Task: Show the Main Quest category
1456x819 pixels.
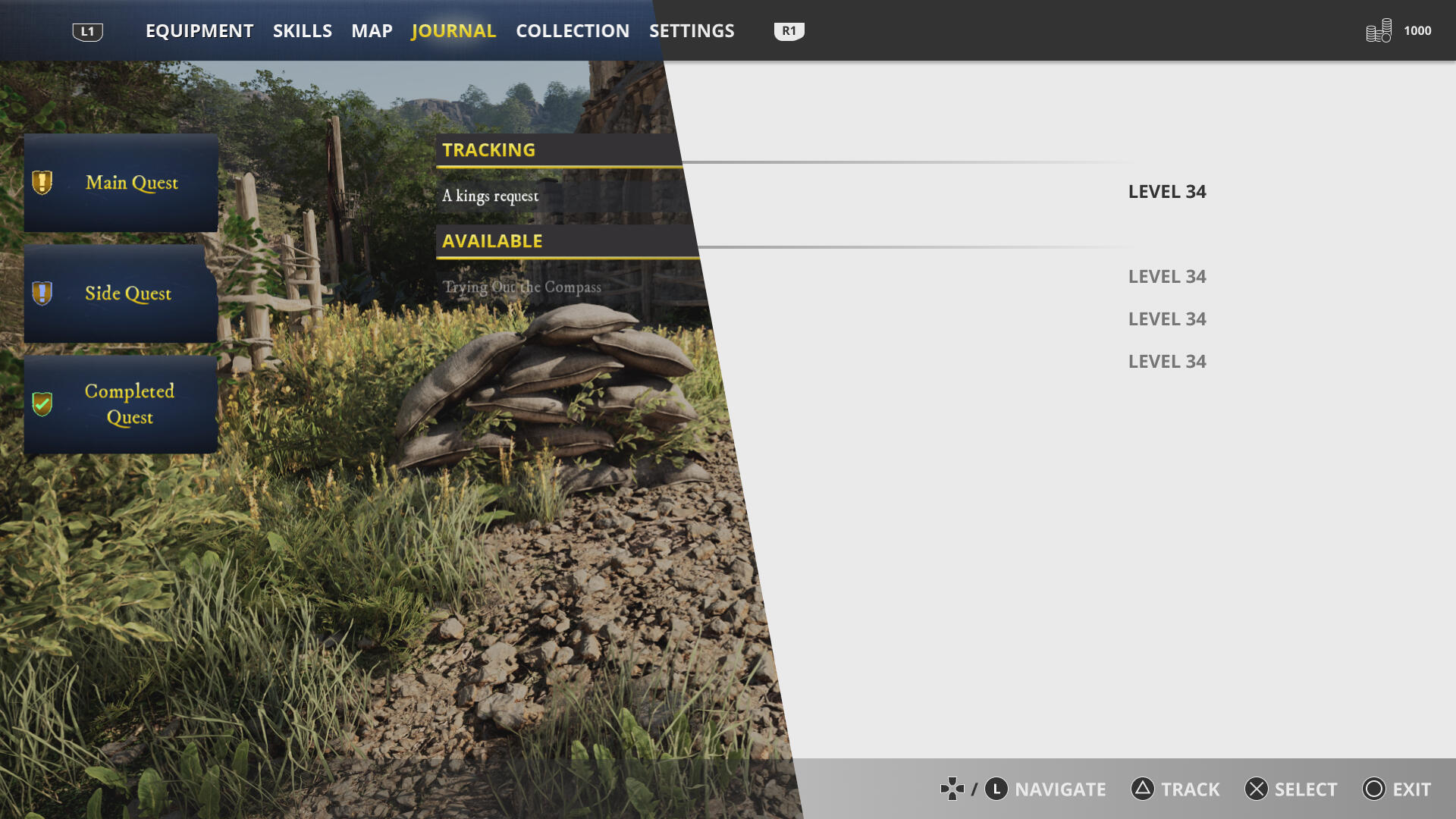Action: [x=121, y=183]
